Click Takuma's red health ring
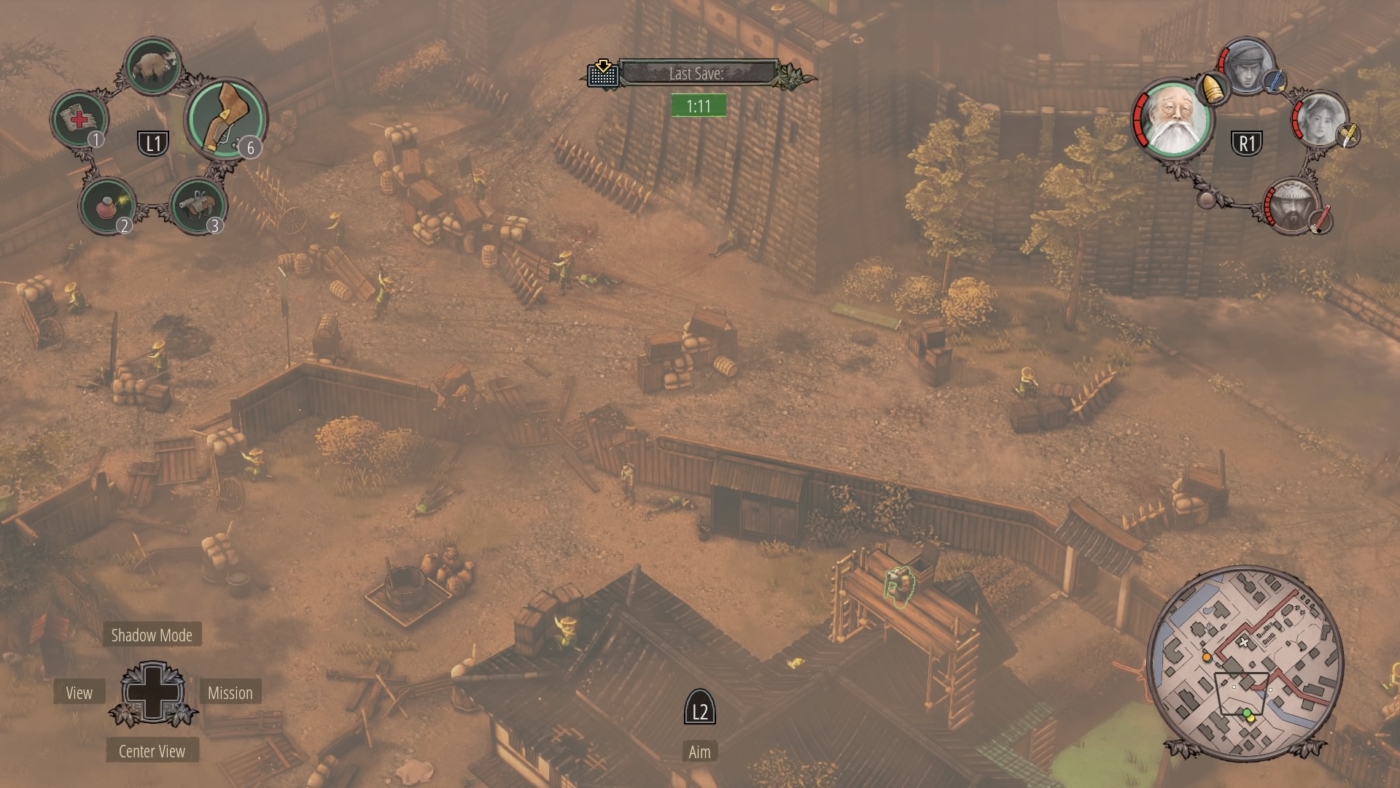1400x788 pixels. coord(1142,120)
